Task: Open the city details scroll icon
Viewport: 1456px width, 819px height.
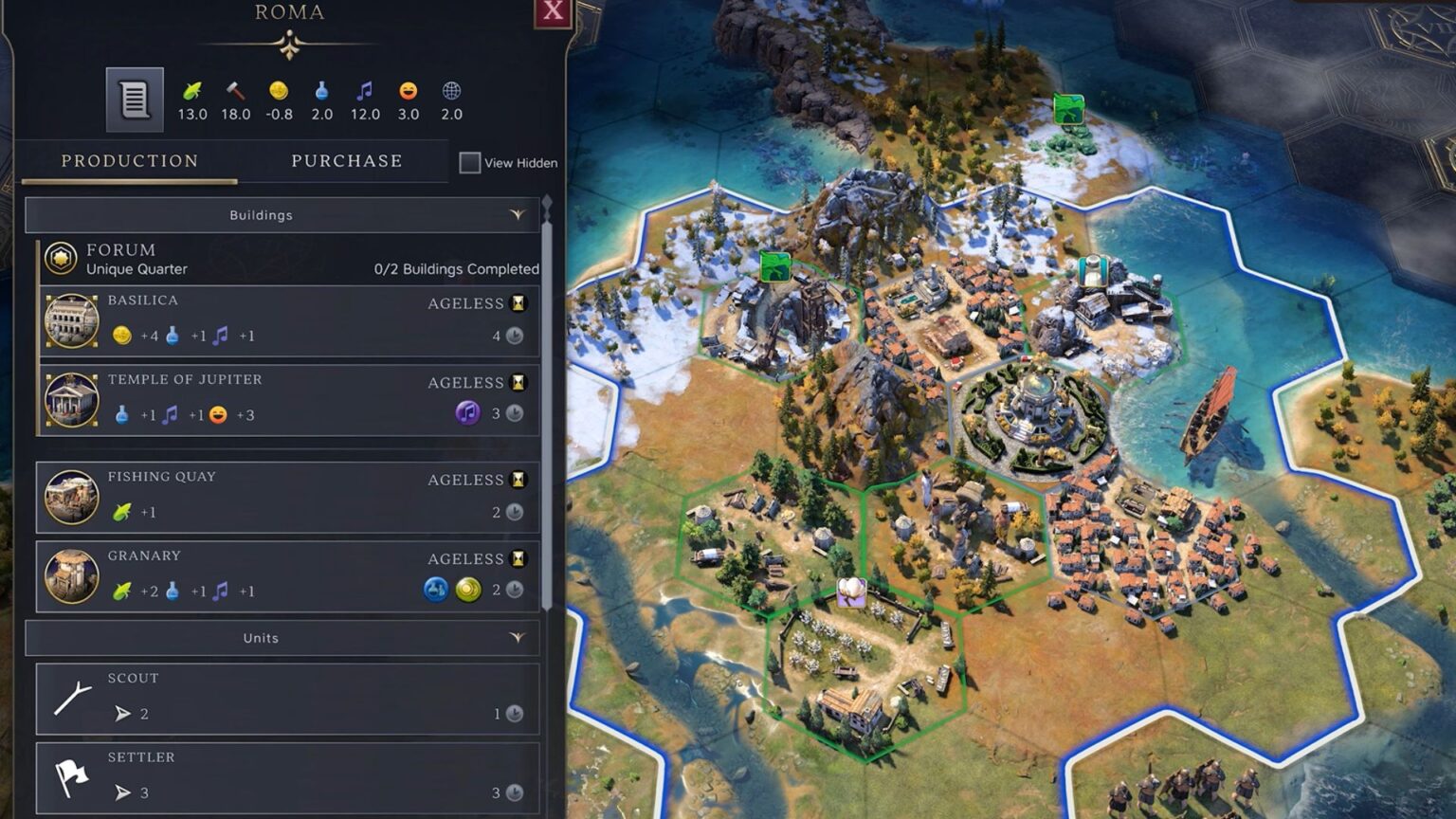Action: pos(133,97)
